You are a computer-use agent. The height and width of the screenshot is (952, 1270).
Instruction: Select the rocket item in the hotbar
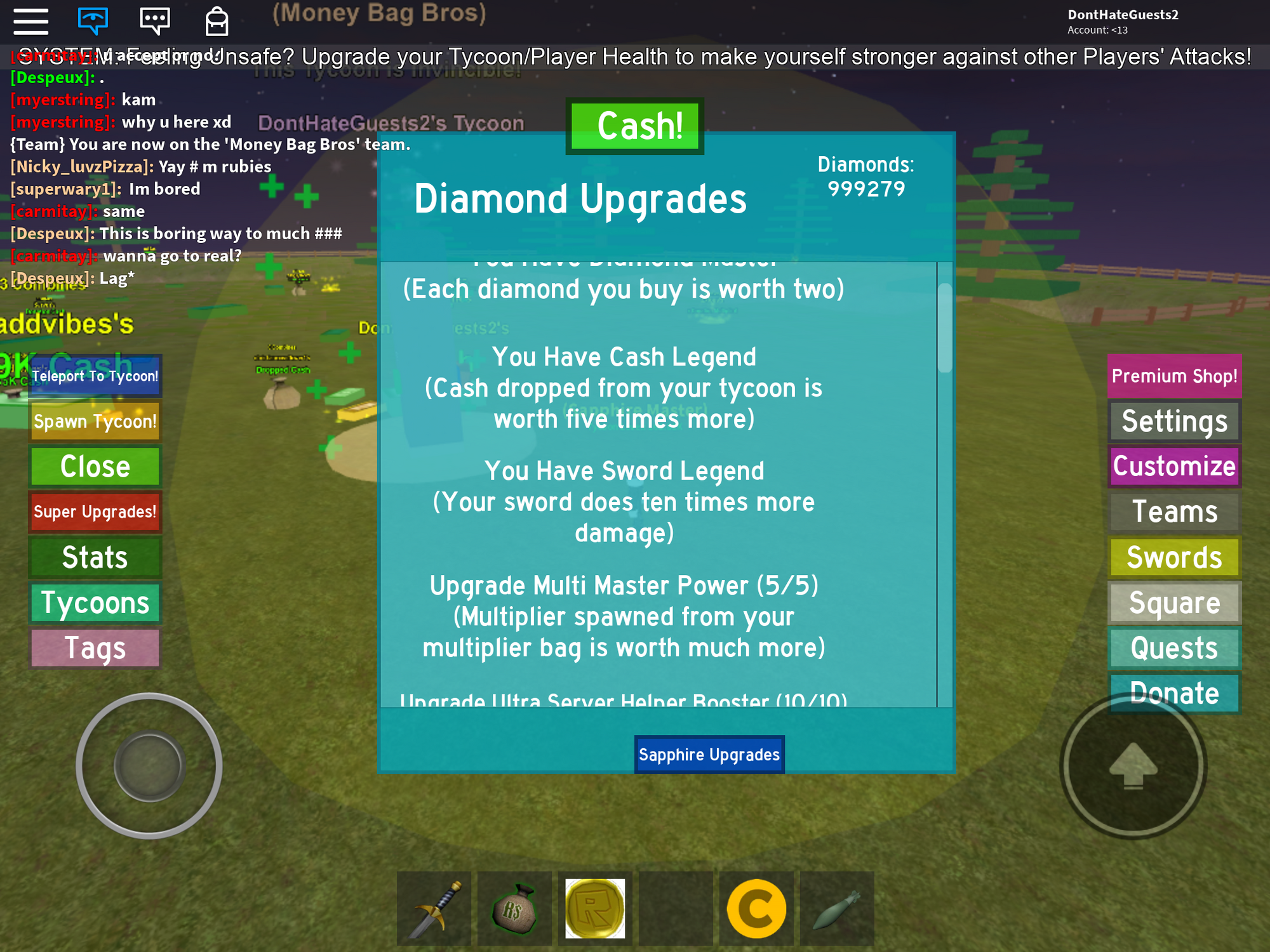(x=836, y=908)
